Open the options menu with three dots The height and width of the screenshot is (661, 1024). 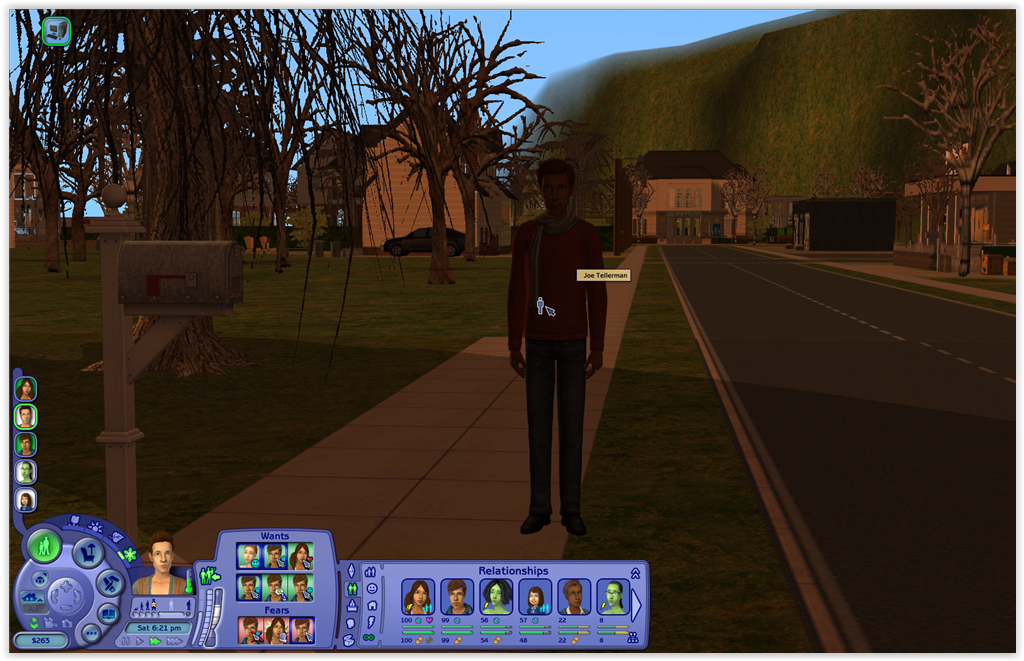pyautogui.click(x=91, y=633)
